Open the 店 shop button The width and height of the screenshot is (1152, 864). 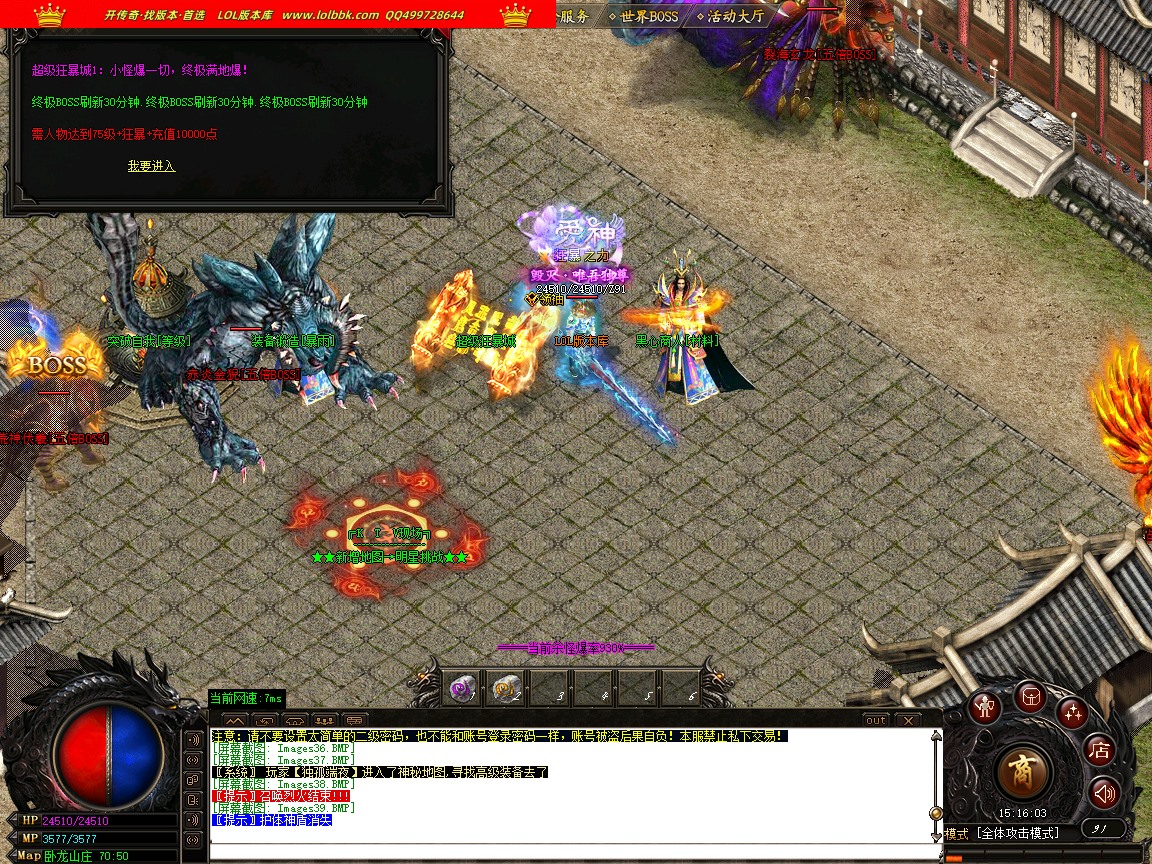point(1100,749)
